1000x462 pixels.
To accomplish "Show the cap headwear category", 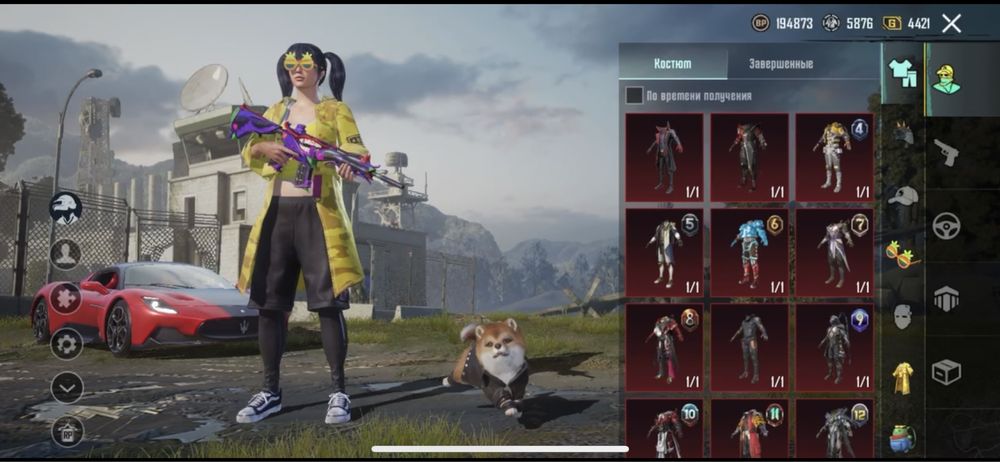I will 903,196.
